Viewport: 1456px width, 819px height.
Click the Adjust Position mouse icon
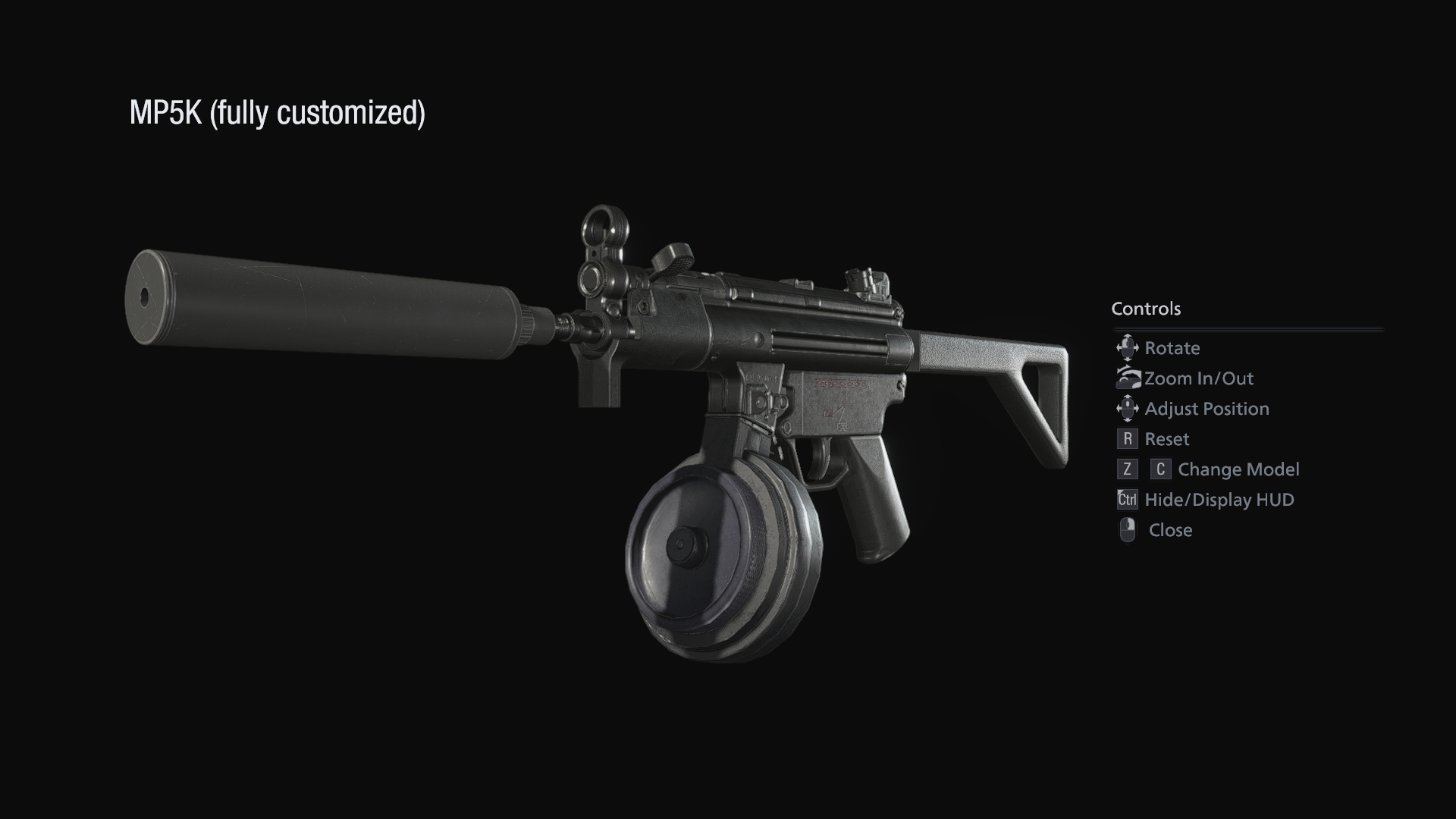(x=1128, y=408)
